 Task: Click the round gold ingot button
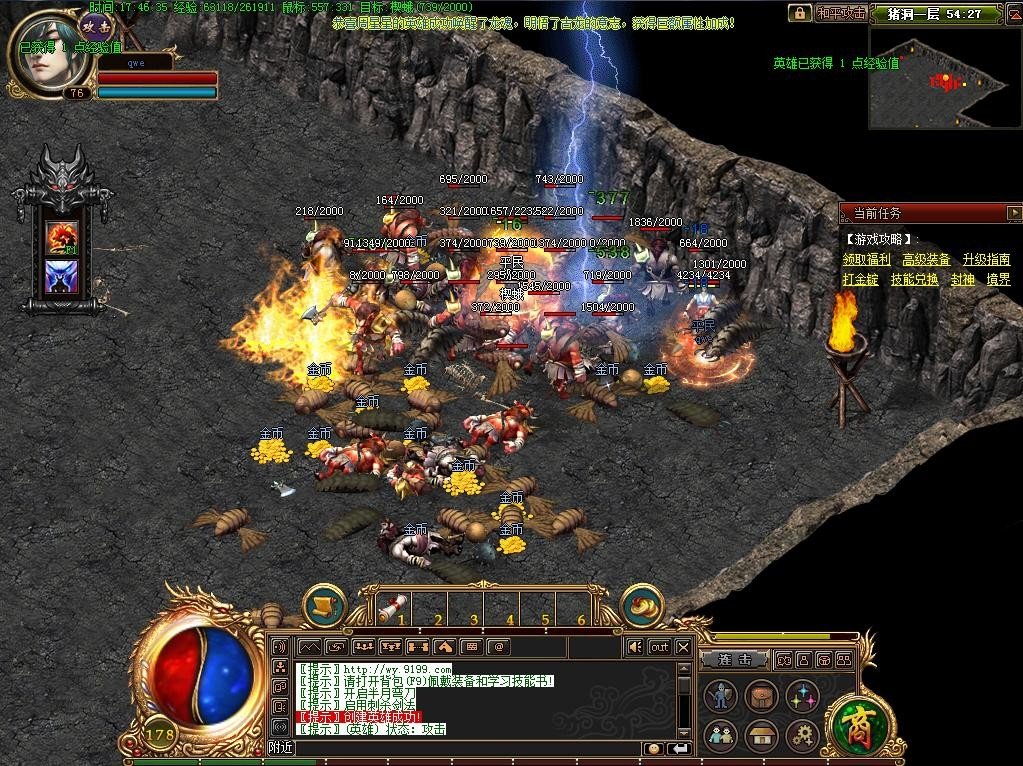(x=643, y=606)
